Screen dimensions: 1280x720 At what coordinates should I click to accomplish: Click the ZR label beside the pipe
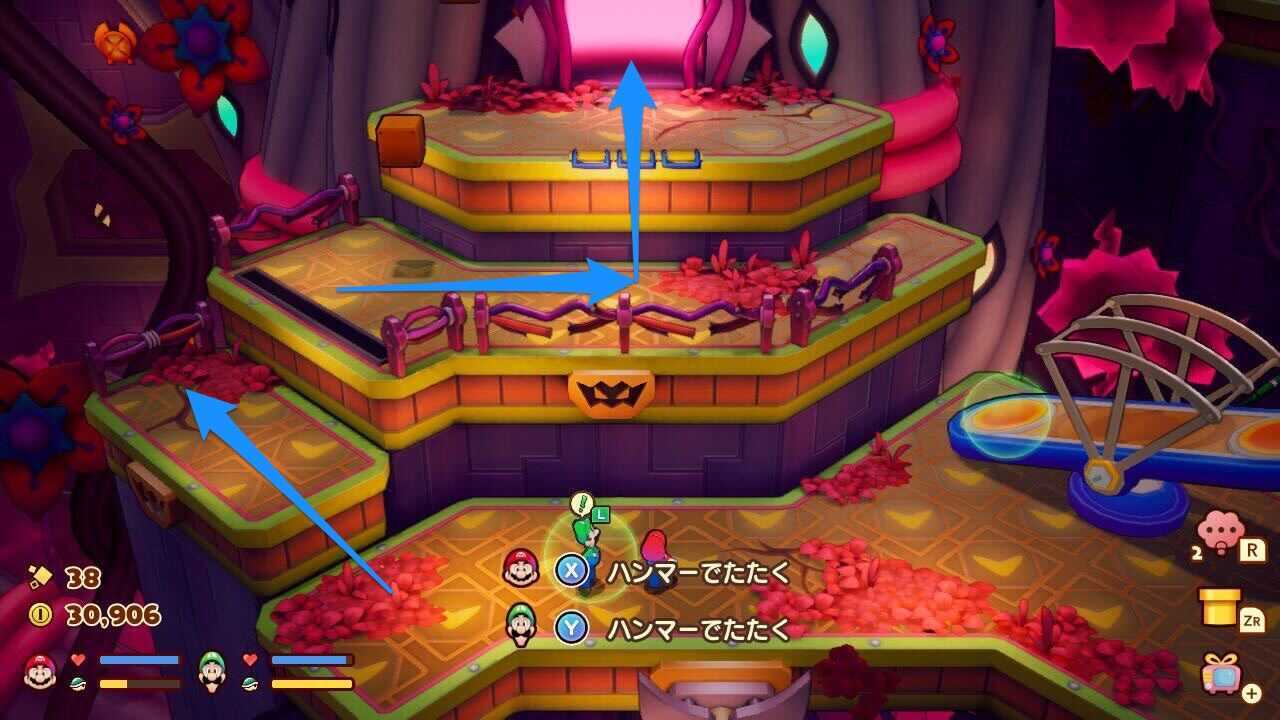pos(1253,619)
